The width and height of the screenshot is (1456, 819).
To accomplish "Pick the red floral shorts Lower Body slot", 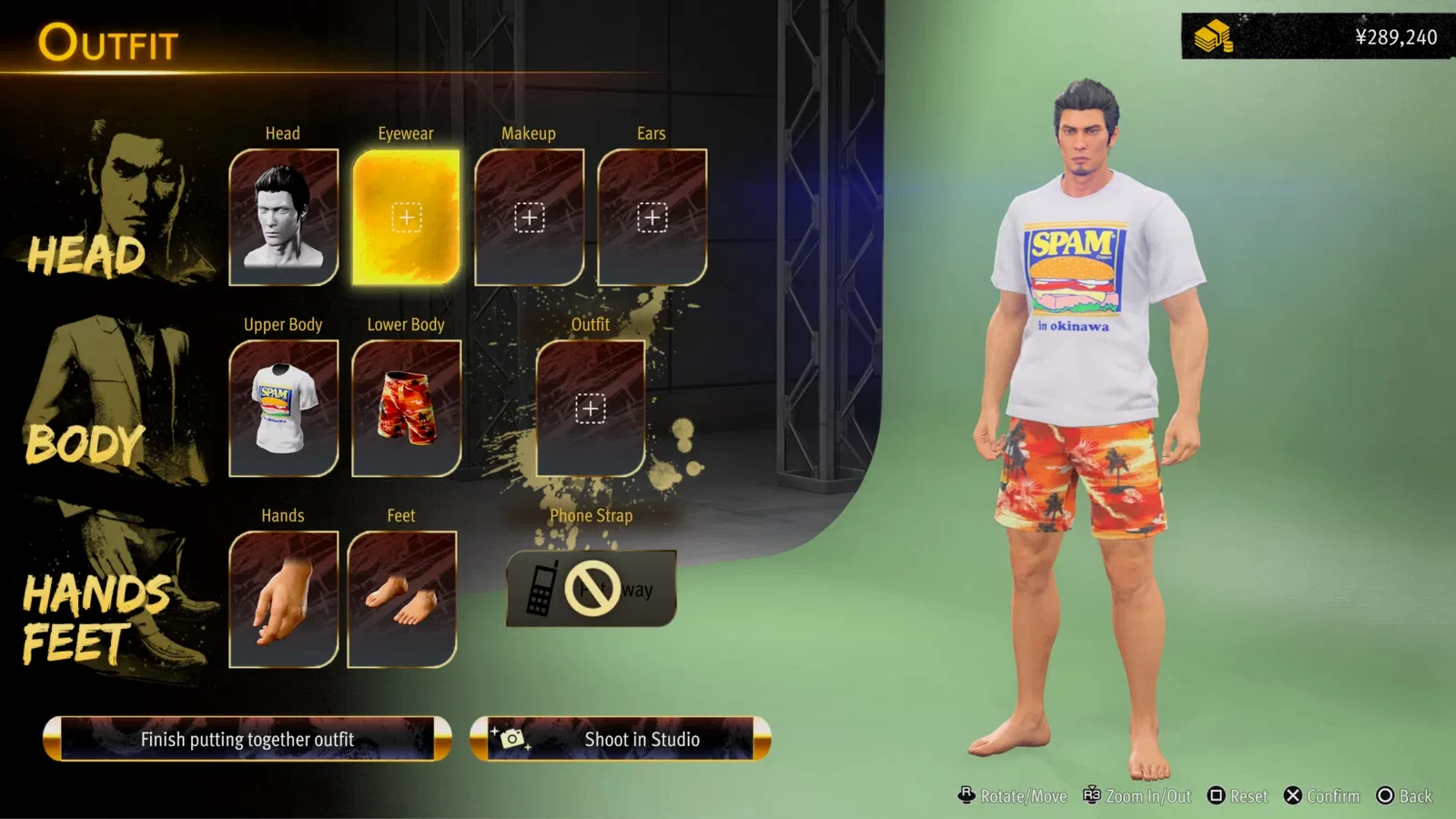I will coord(406,409).
